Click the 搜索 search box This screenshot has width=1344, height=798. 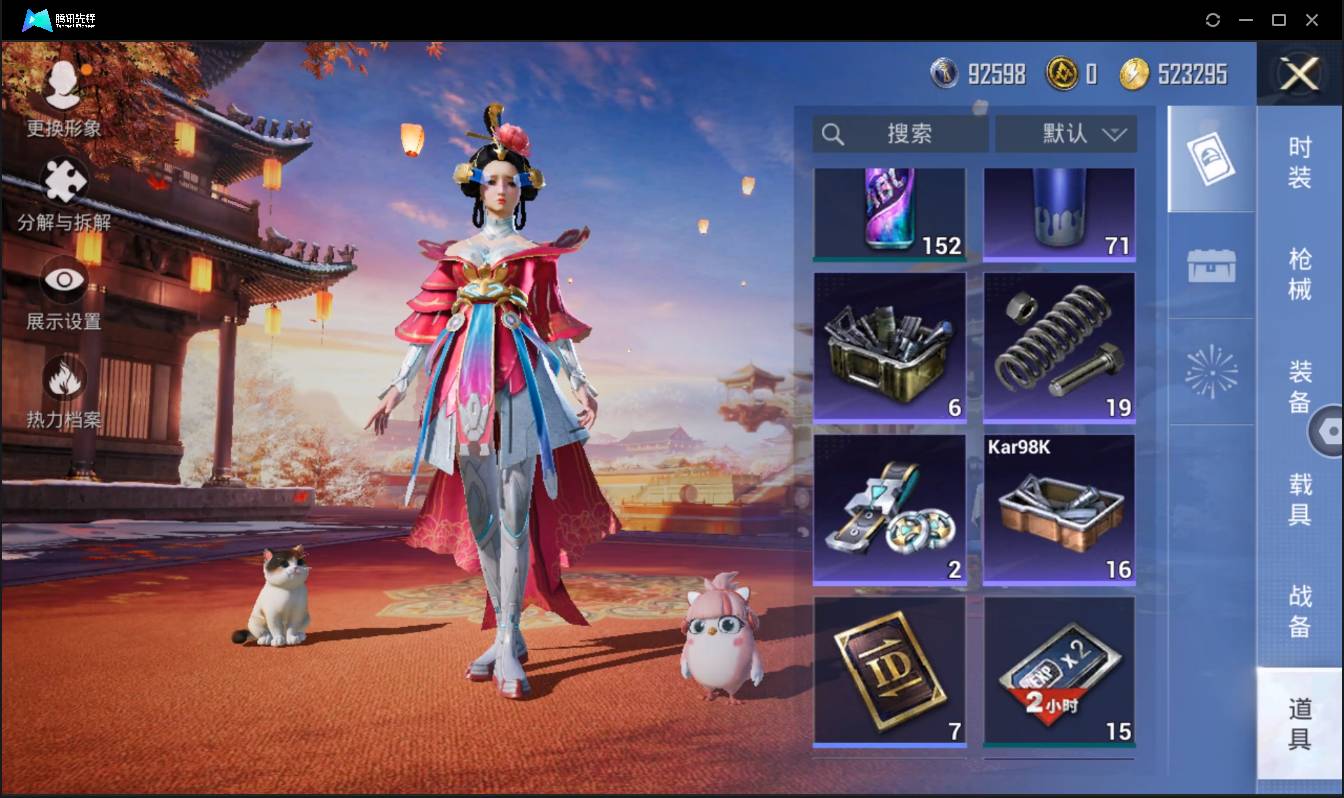900,134
